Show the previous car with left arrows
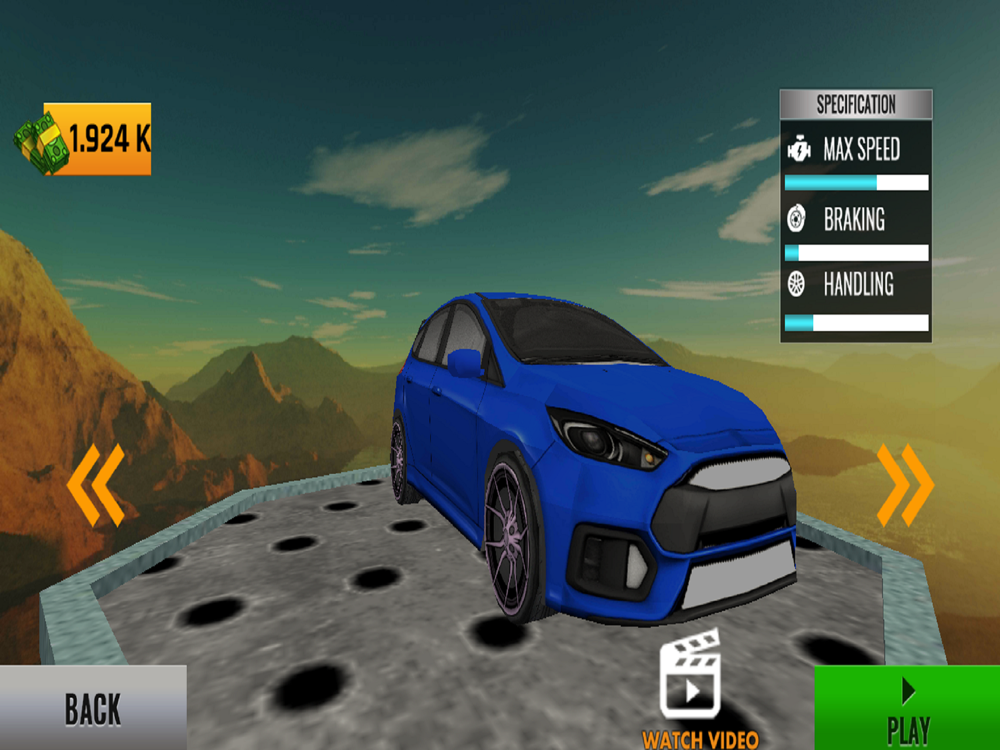The width and height of the screenshot is (1000, 750). (96, 485)
